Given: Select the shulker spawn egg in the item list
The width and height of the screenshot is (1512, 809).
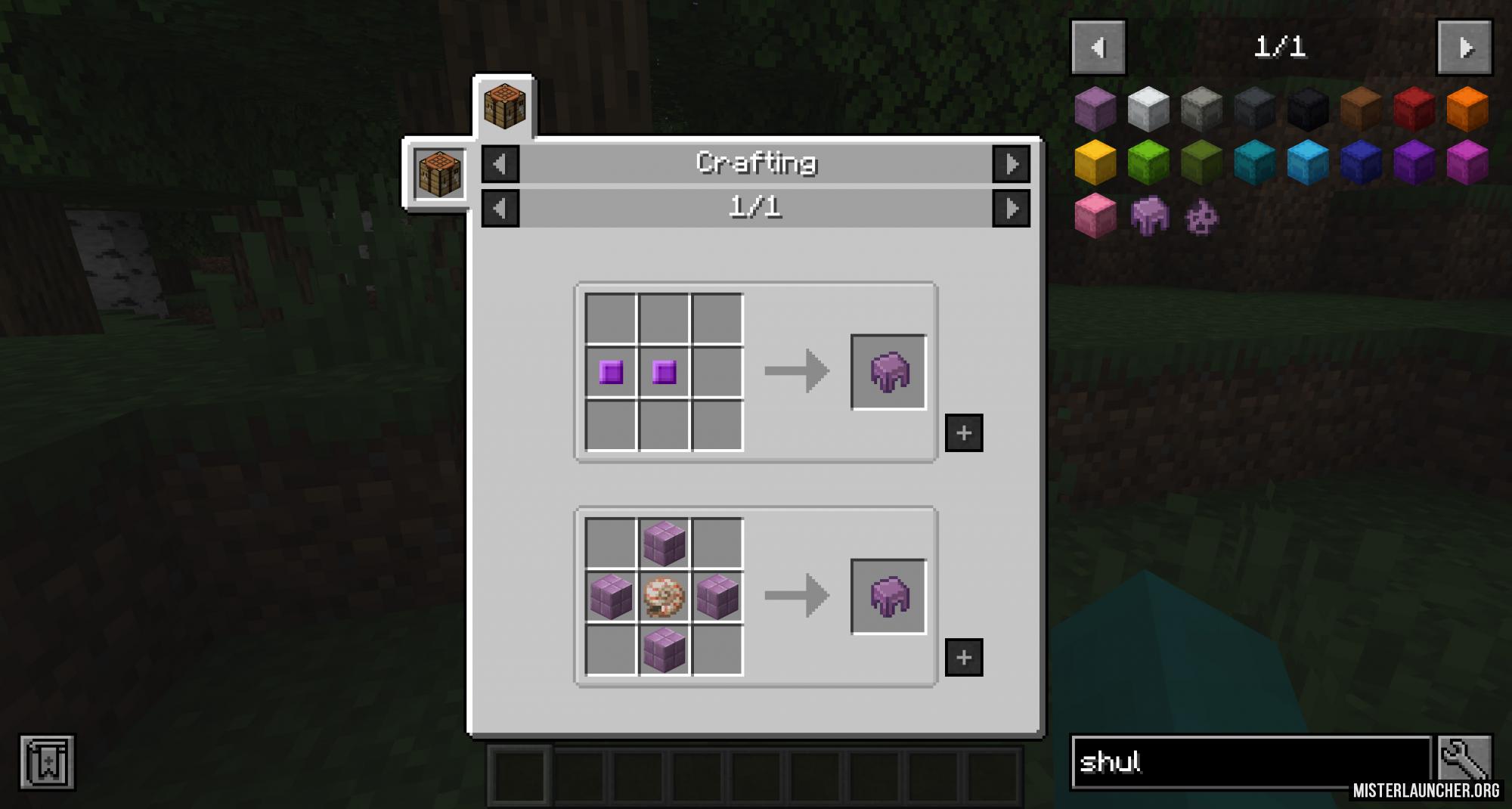Looking at the screenshot, I should [x=1202, y=218].
